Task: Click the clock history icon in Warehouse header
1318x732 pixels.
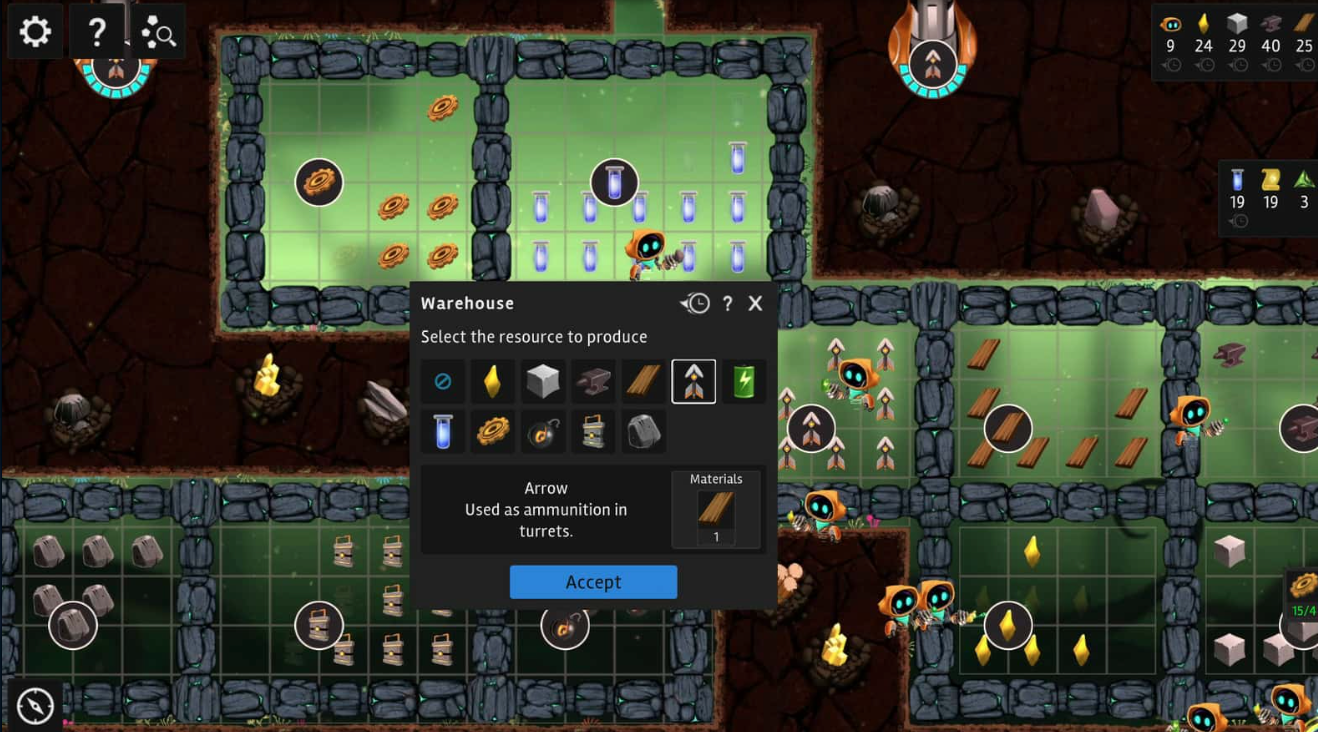Action: (696, 303)
